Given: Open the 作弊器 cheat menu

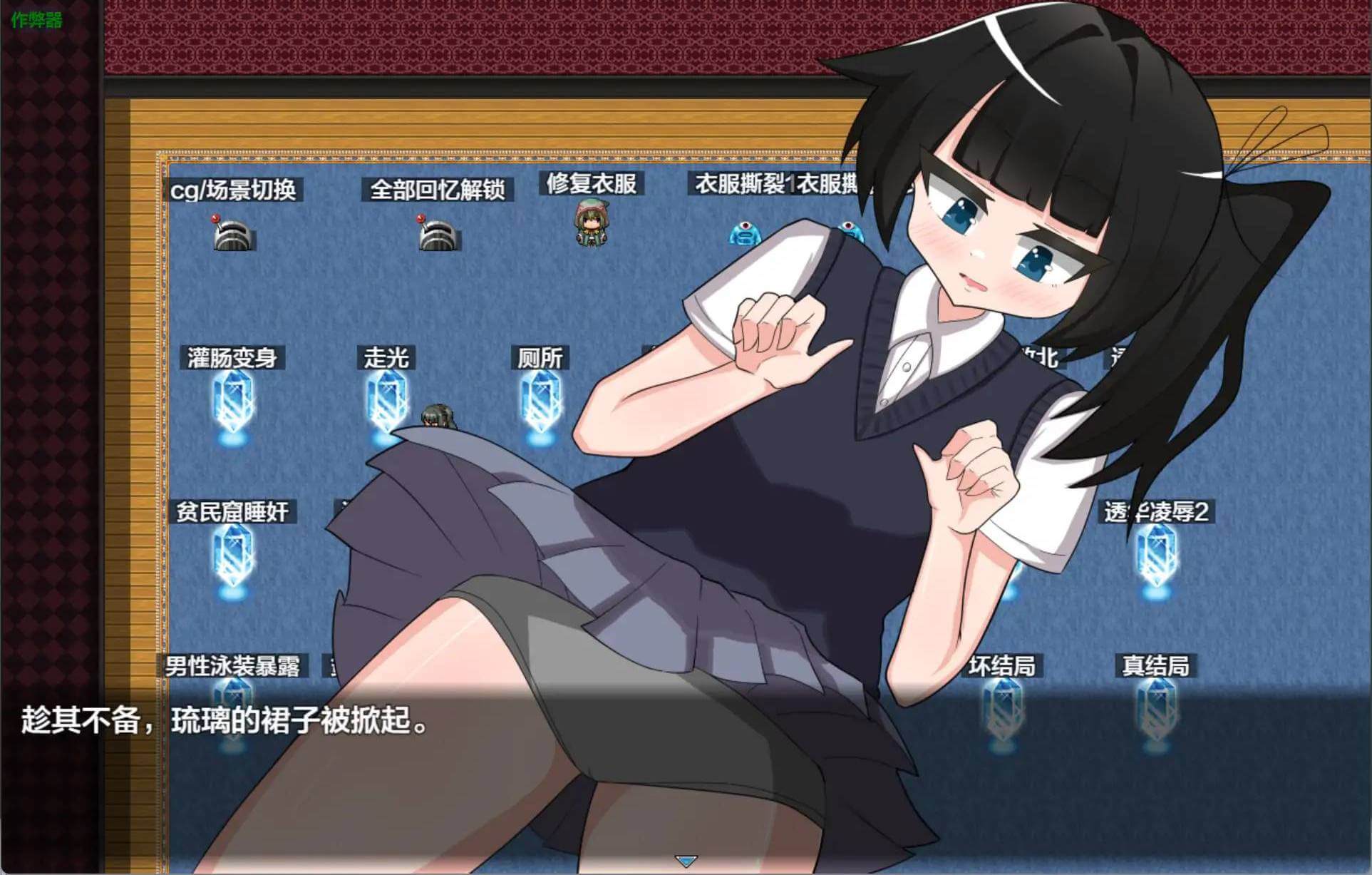Looking at the screenshot, I should pyautogui.click(x=36, y=20).
